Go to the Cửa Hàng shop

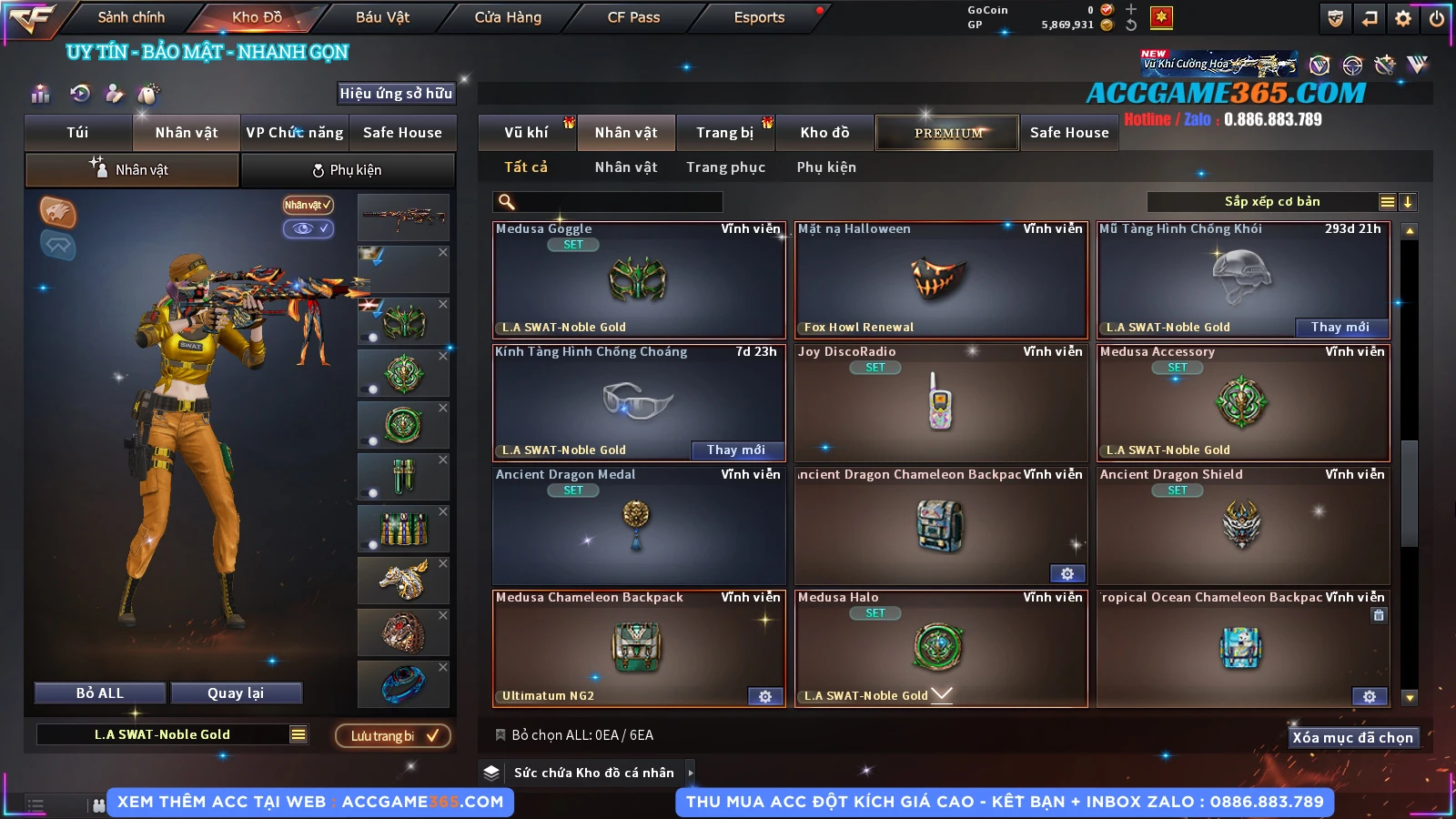[507, 17]
